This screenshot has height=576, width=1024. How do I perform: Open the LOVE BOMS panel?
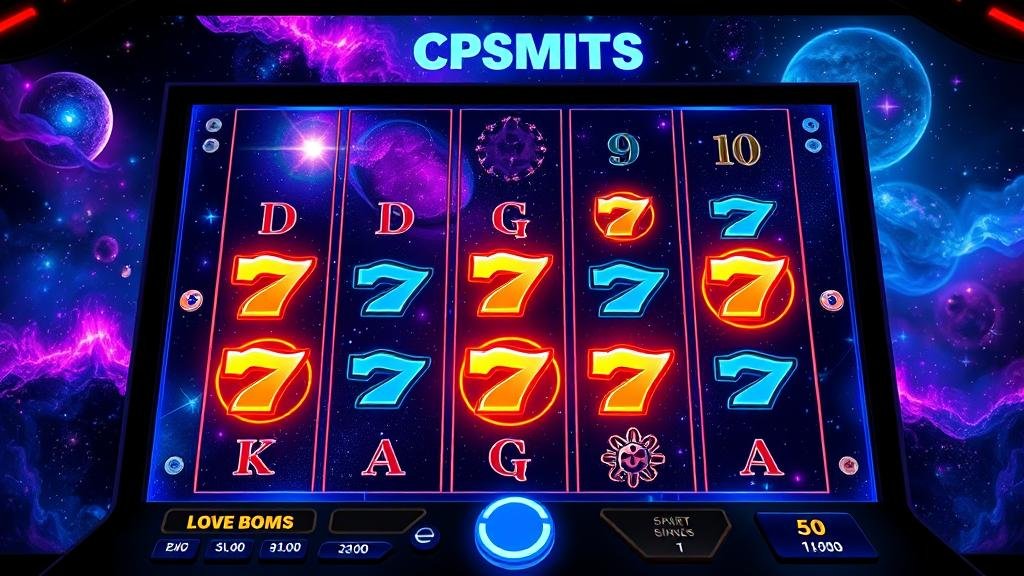(240, 521)
